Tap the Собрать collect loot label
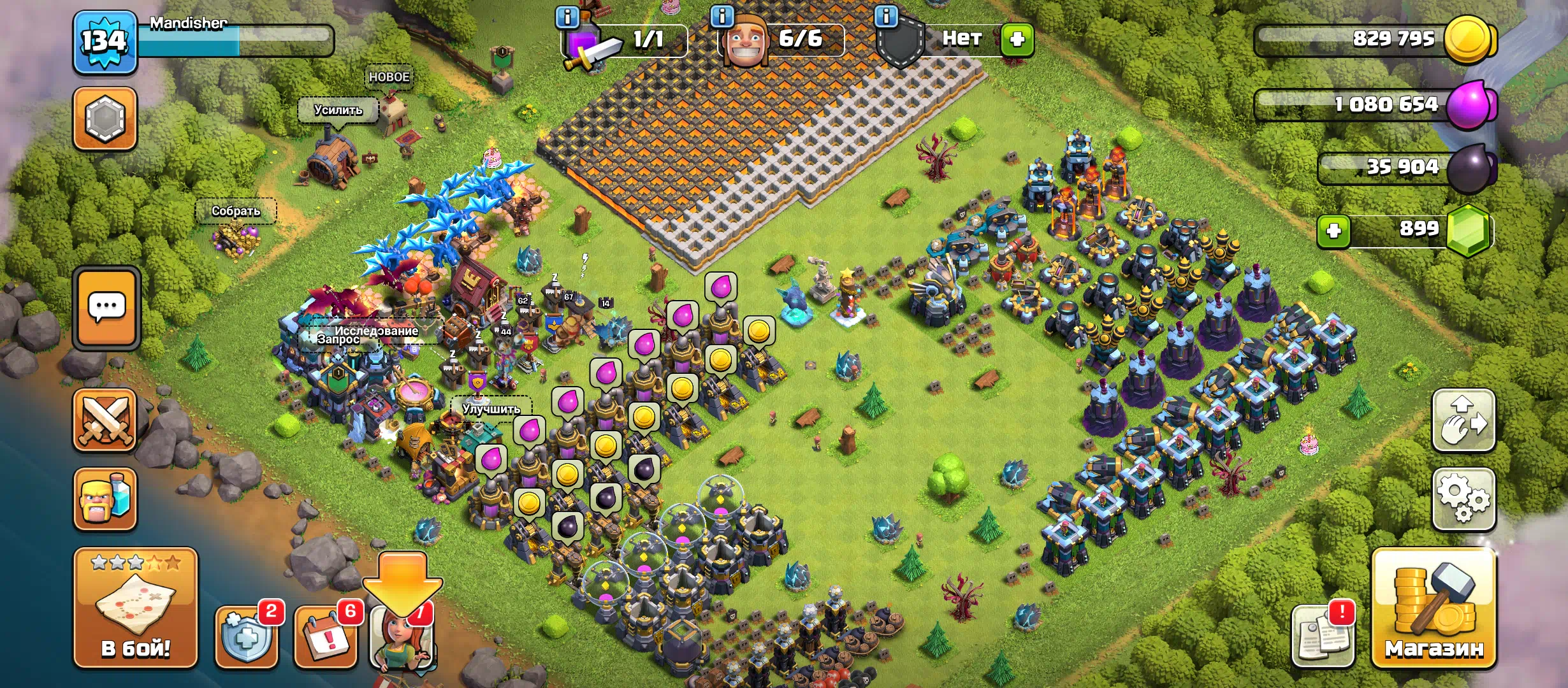The image size is (1568, 688). click(236, 211)
